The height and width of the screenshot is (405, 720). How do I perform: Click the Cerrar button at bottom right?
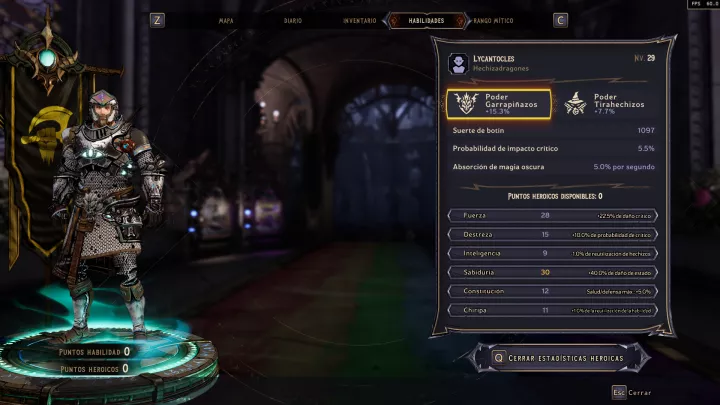633,393
